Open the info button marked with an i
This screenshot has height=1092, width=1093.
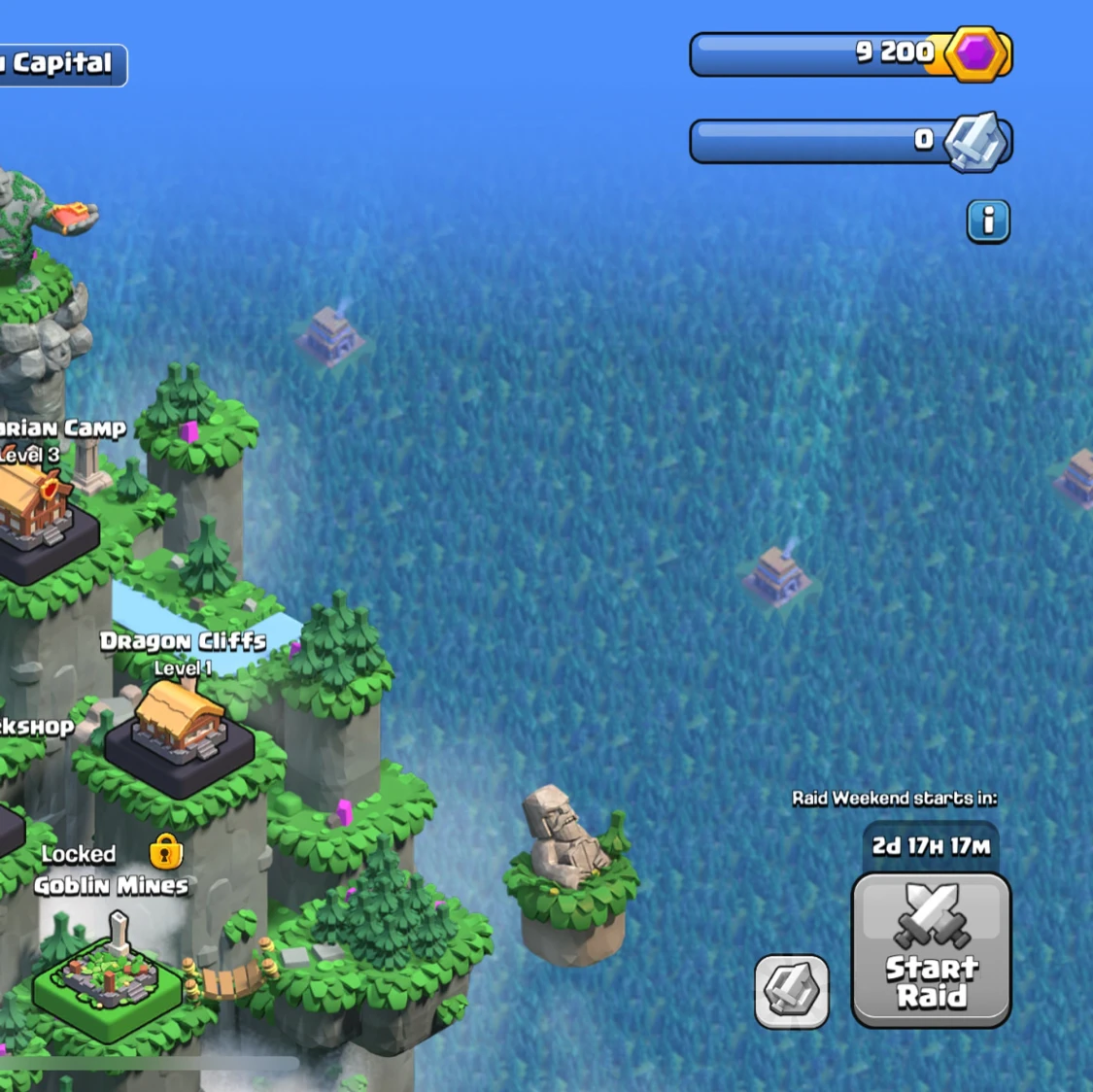[988, 222]
